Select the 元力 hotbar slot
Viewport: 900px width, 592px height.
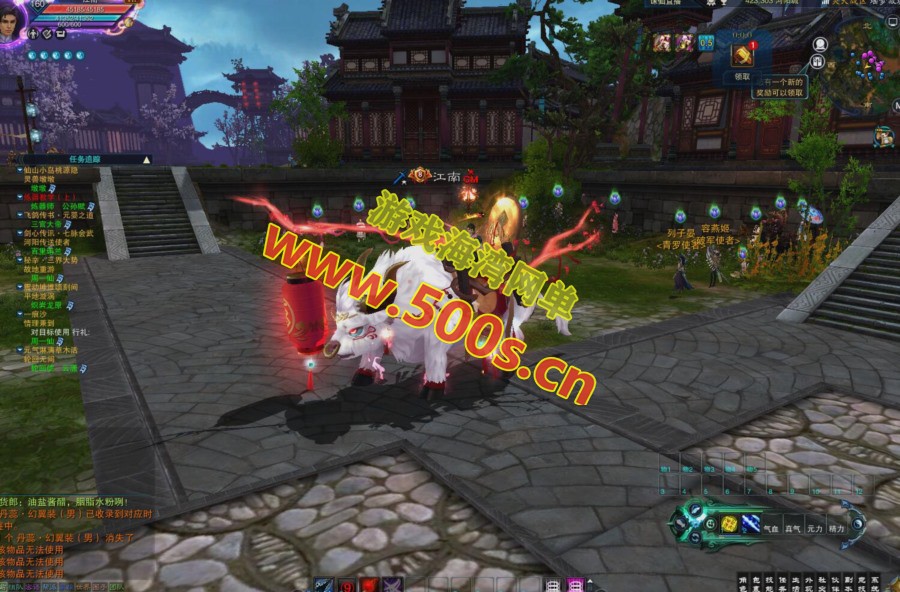point(814,528)
